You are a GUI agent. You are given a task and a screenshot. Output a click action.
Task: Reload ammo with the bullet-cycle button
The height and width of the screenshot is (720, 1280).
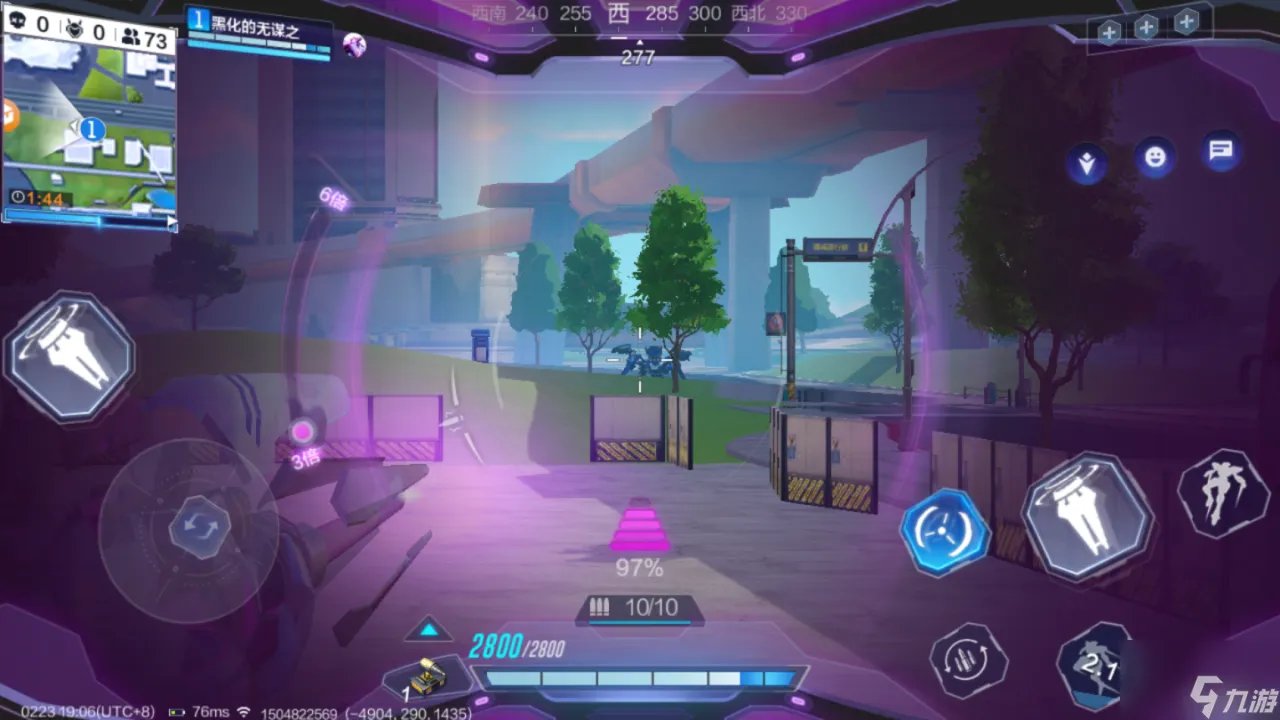tap(968, 661)
